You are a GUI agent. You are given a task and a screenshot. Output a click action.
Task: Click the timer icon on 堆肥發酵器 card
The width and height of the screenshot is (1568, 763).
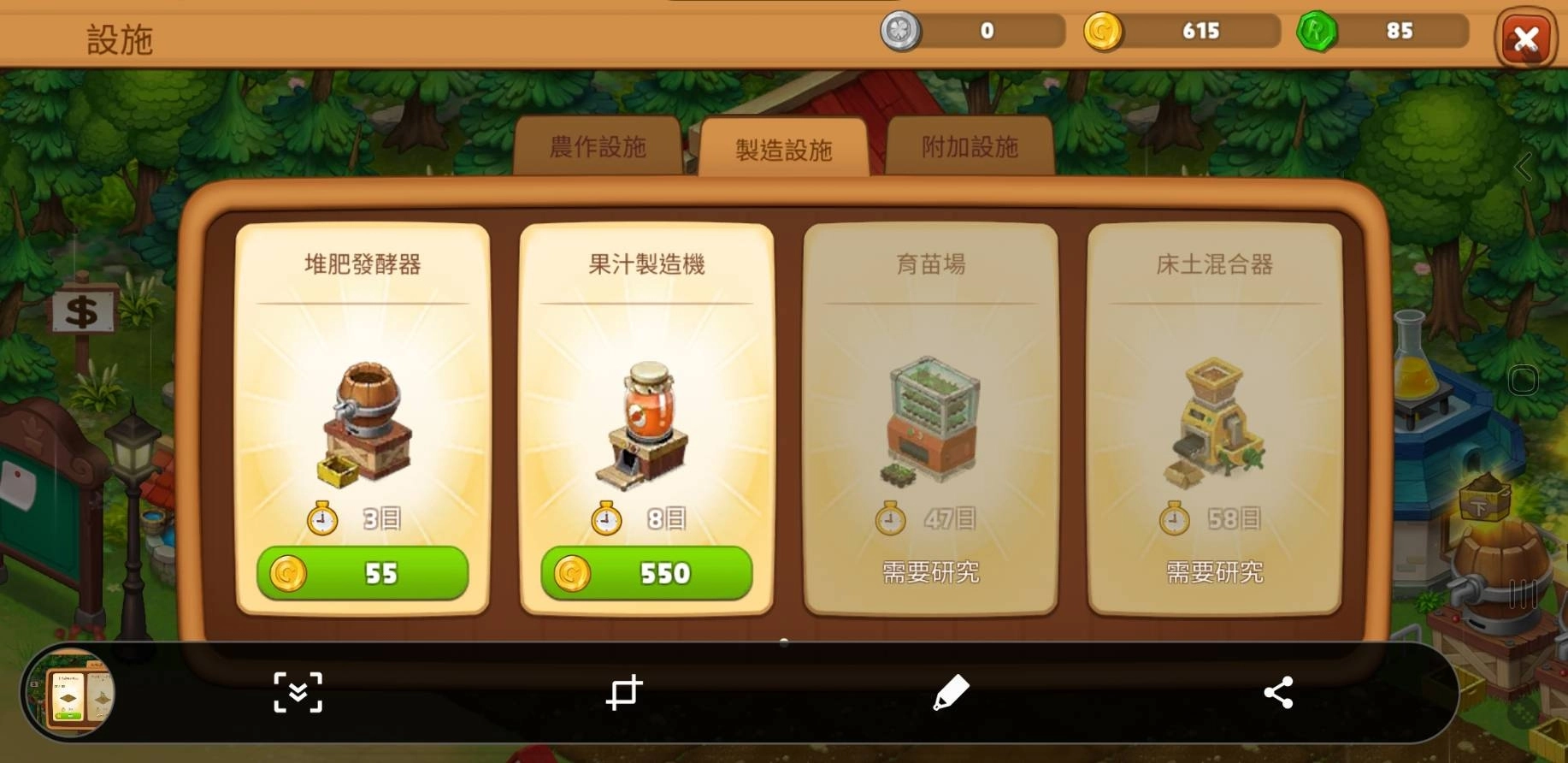pyautogui.click(x=322, y=518)
